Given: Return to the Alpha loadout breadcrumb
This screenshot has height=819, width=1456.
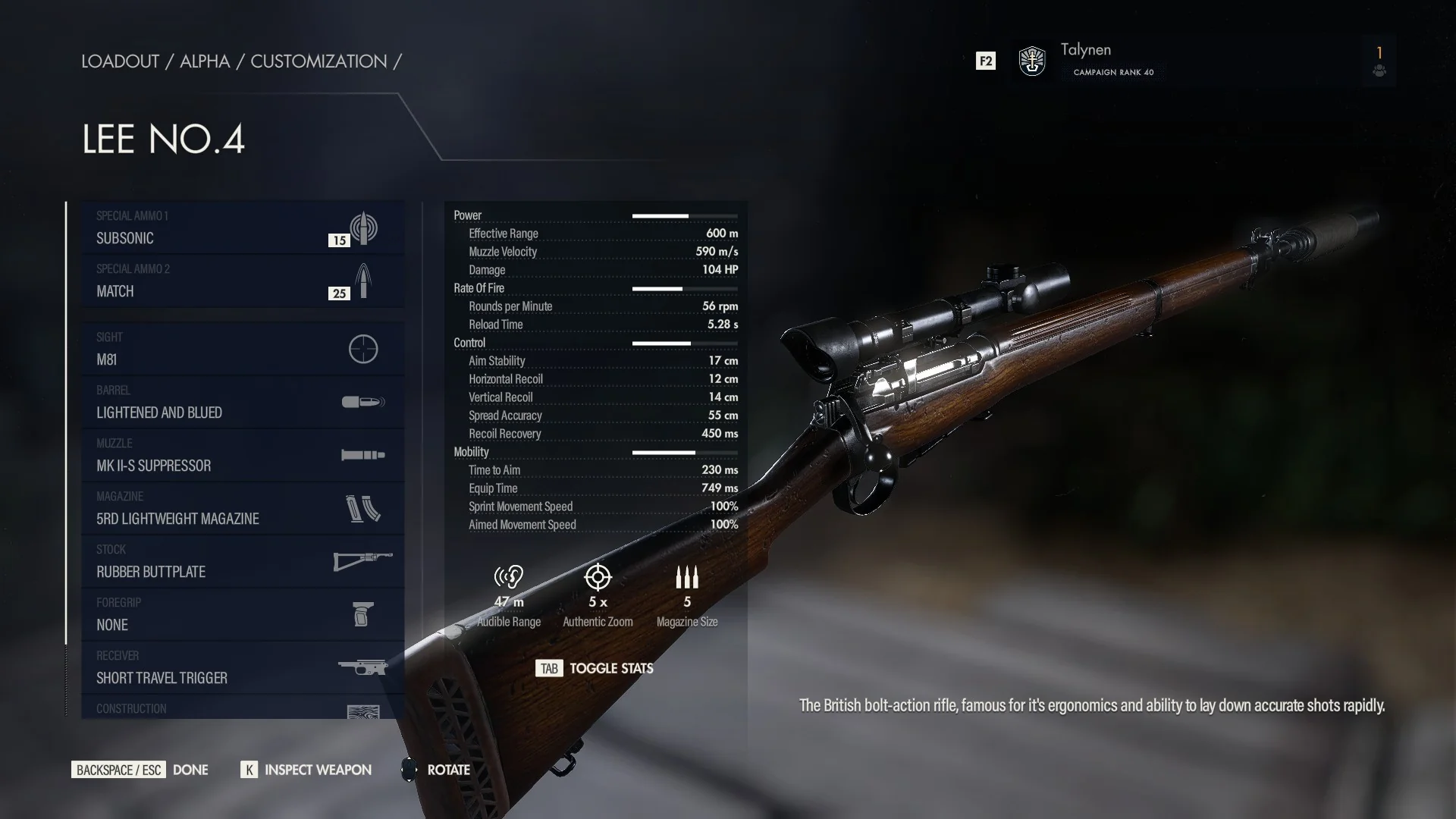Looking at the screenshot, I should (205, 61).
